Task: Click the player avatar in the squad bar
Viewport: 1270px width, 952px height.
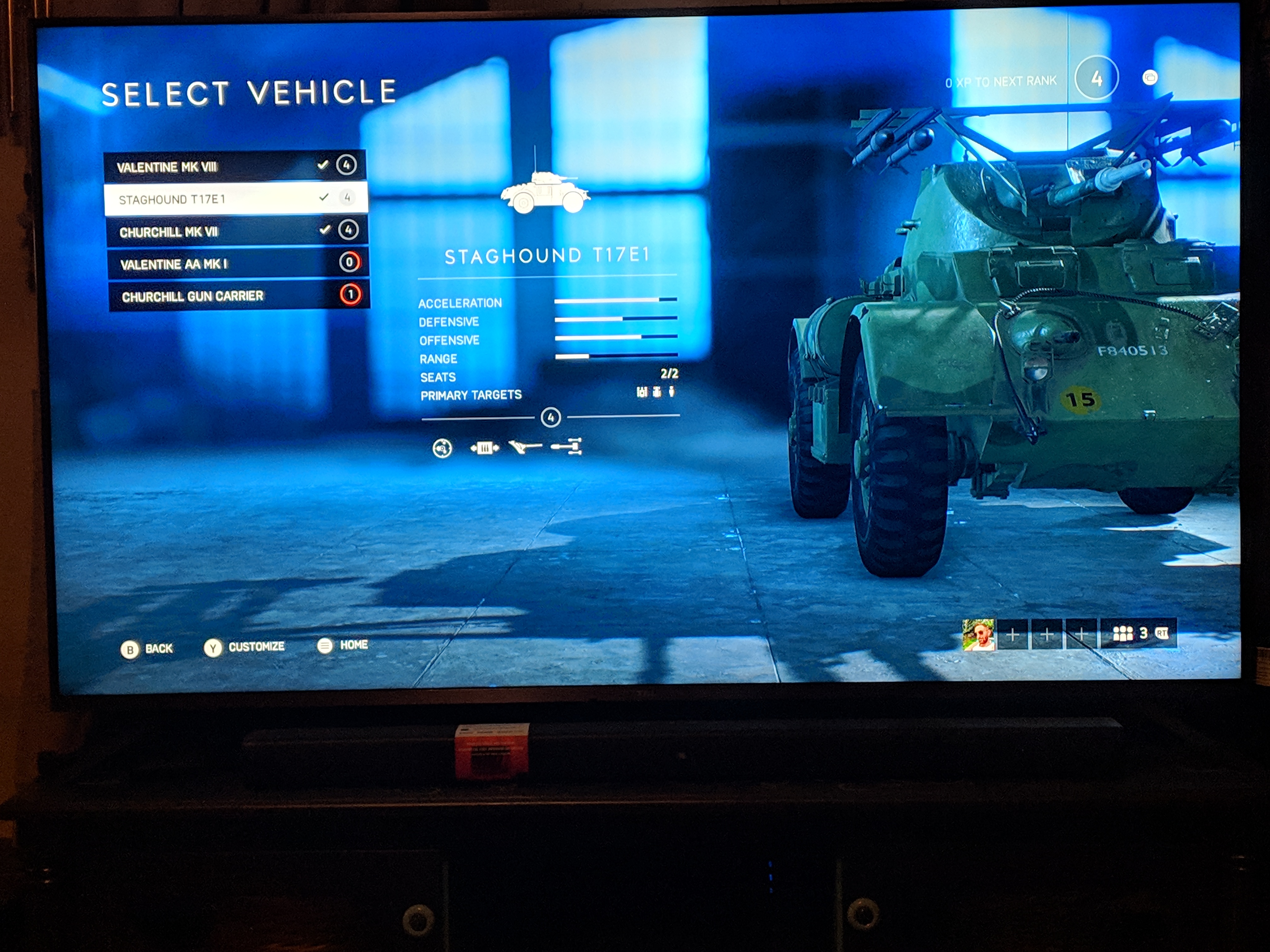Action: [x=979, y=634]
